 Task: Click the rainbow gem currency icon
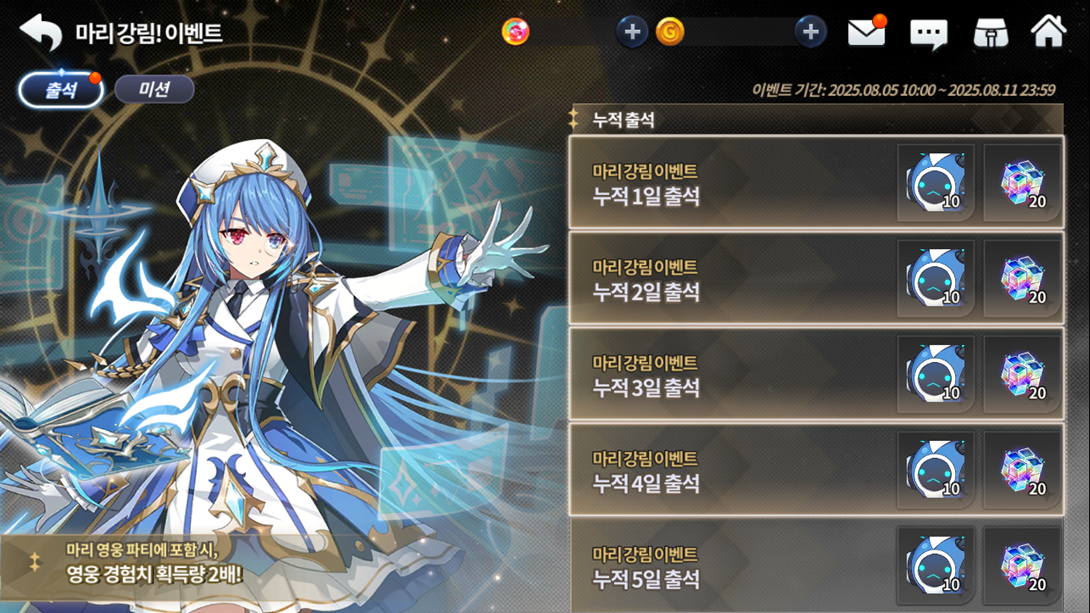click(x=516, y=32)
